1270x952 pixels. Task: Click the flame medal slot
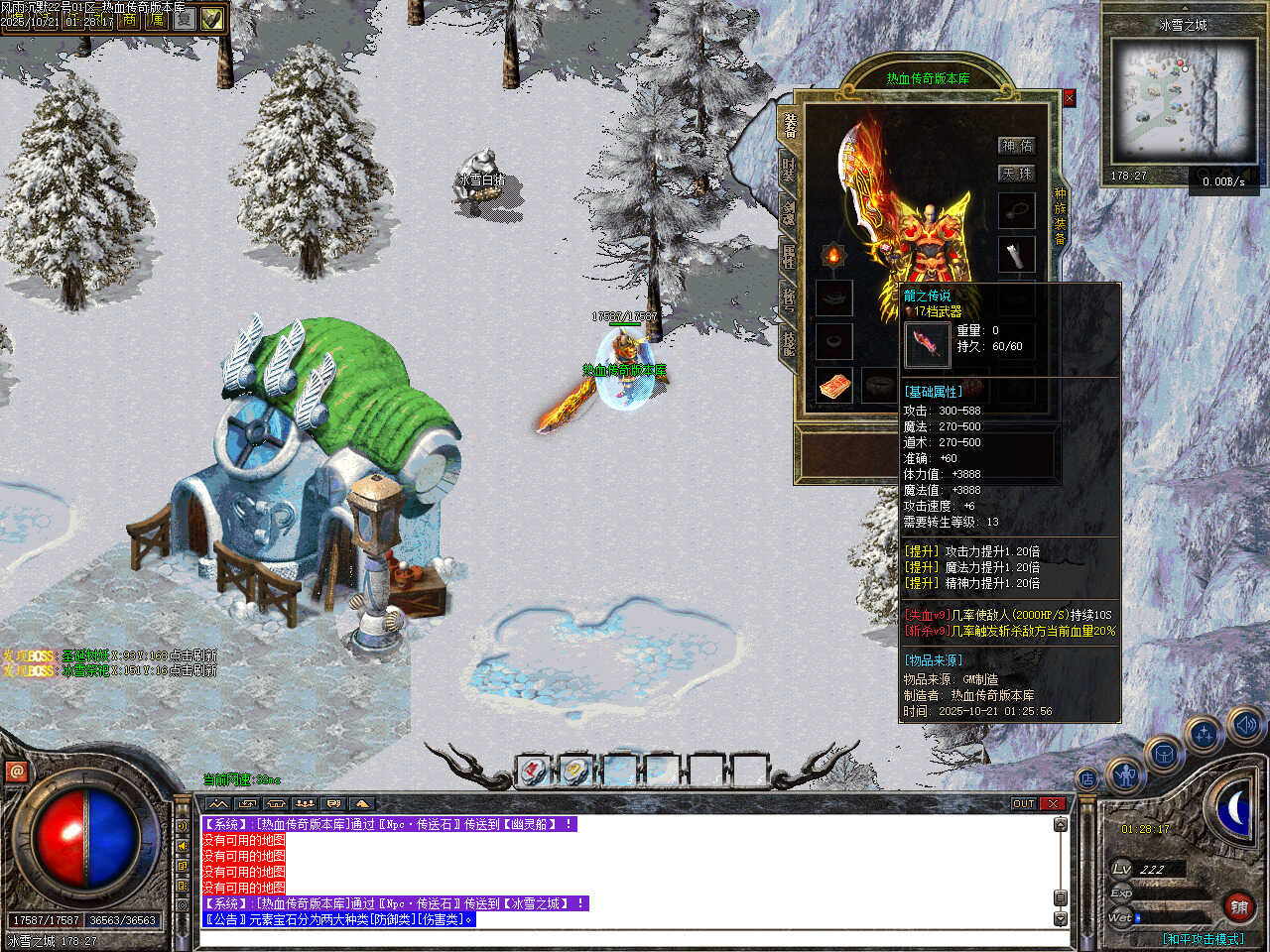(833, 256)
